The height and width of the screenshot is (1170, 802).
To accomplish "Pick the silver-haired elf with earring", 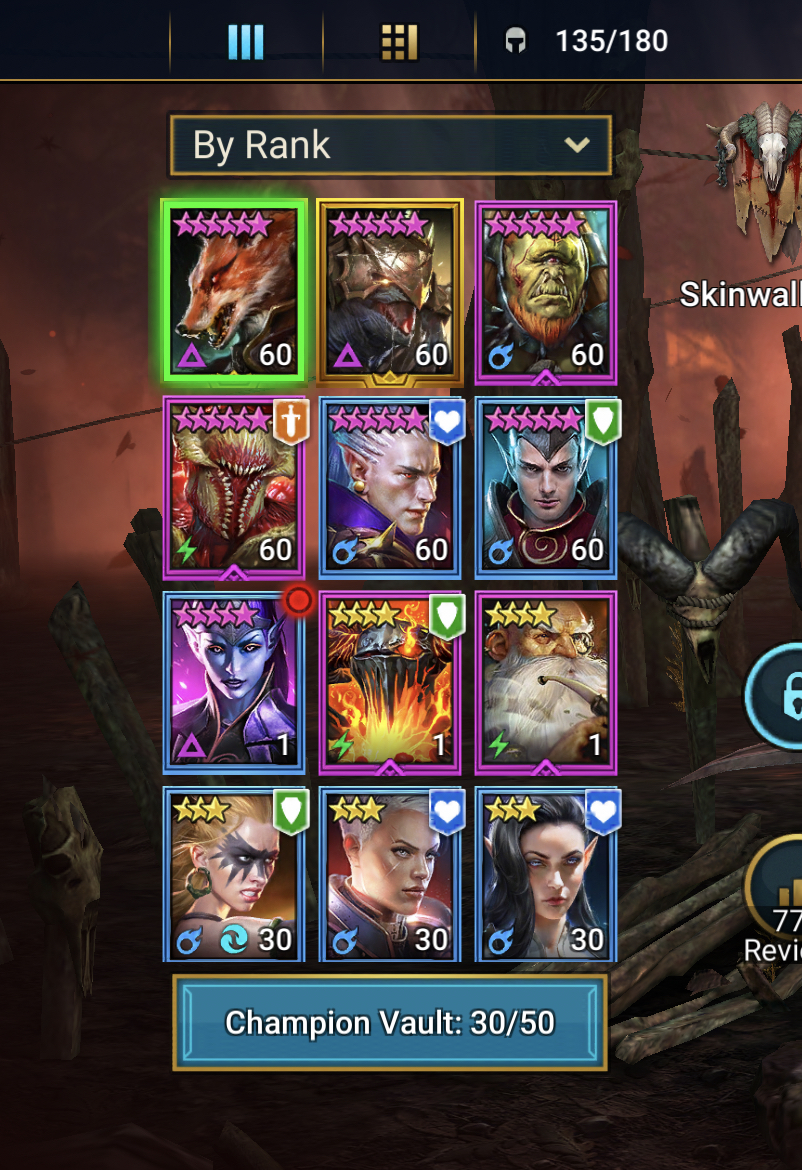I will (389, 486).
